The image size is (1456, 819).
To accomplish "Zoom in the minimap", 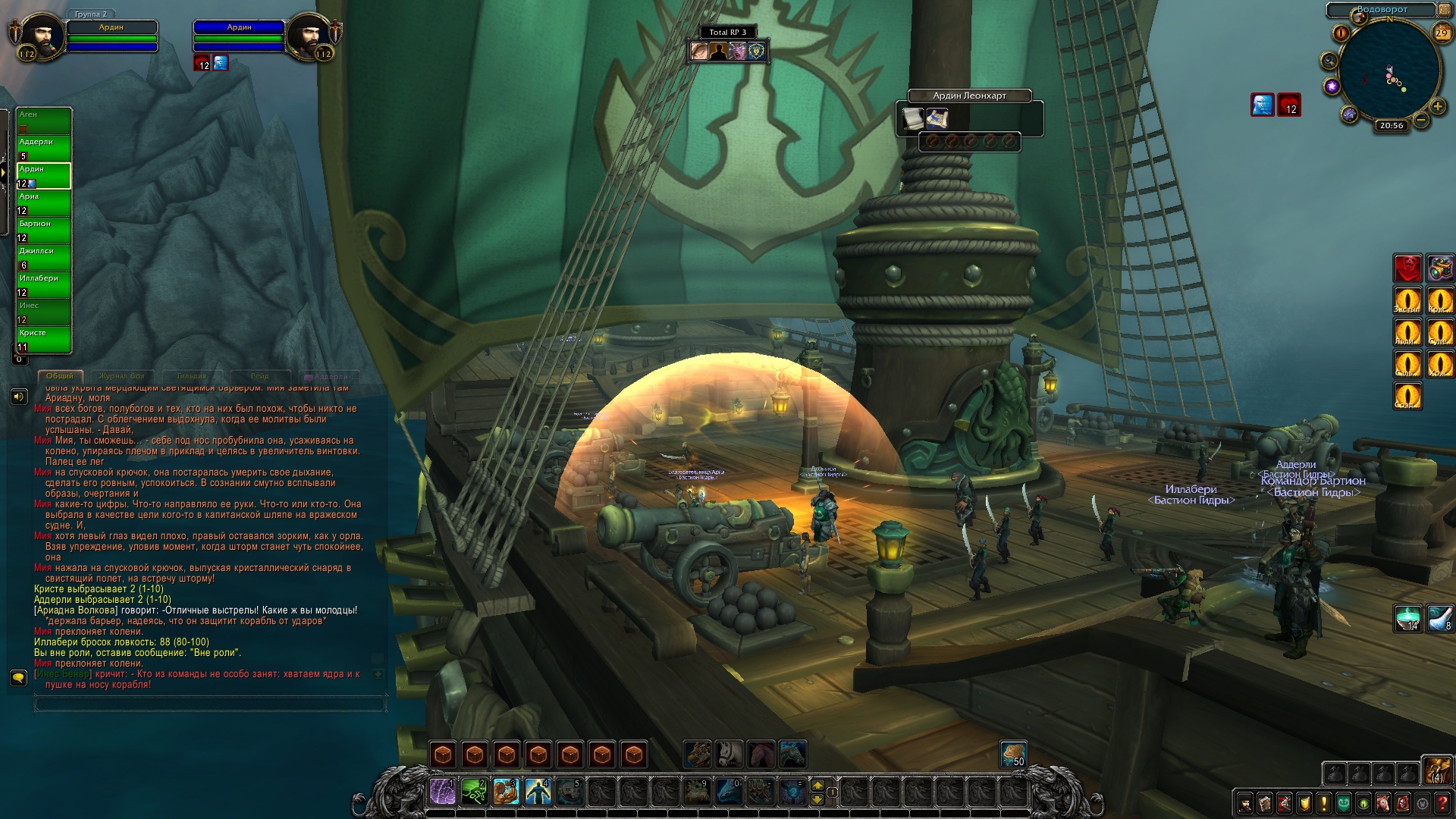I will point(1437,107).
